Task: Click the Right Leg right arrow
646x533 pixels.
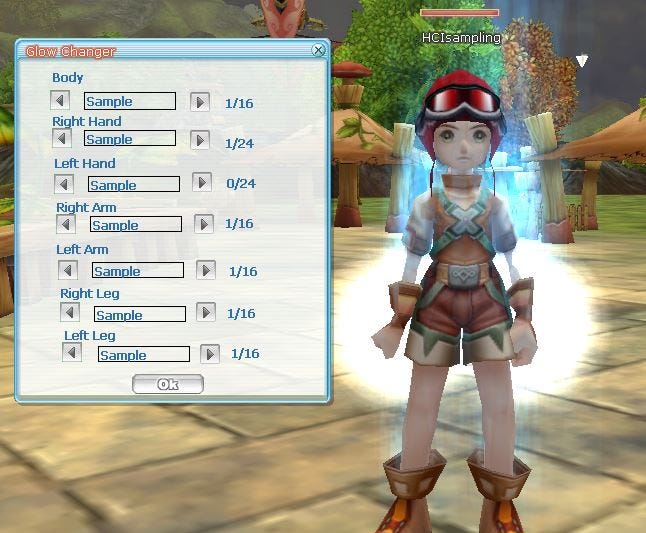Action: (x=206, y=313)
